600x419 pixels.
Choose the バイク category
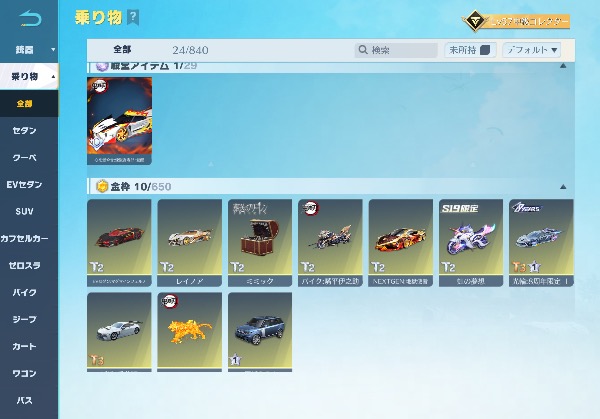pos(25,293)
